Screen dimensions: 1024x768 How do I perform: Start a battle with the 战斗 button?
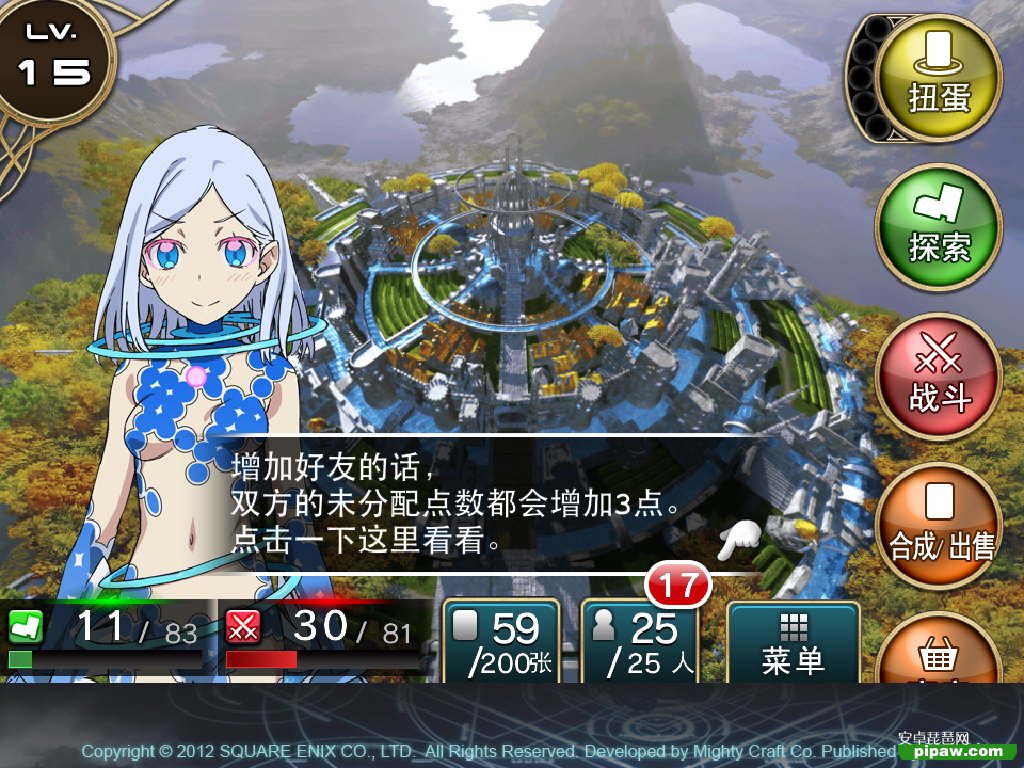[x=938, y=376]
